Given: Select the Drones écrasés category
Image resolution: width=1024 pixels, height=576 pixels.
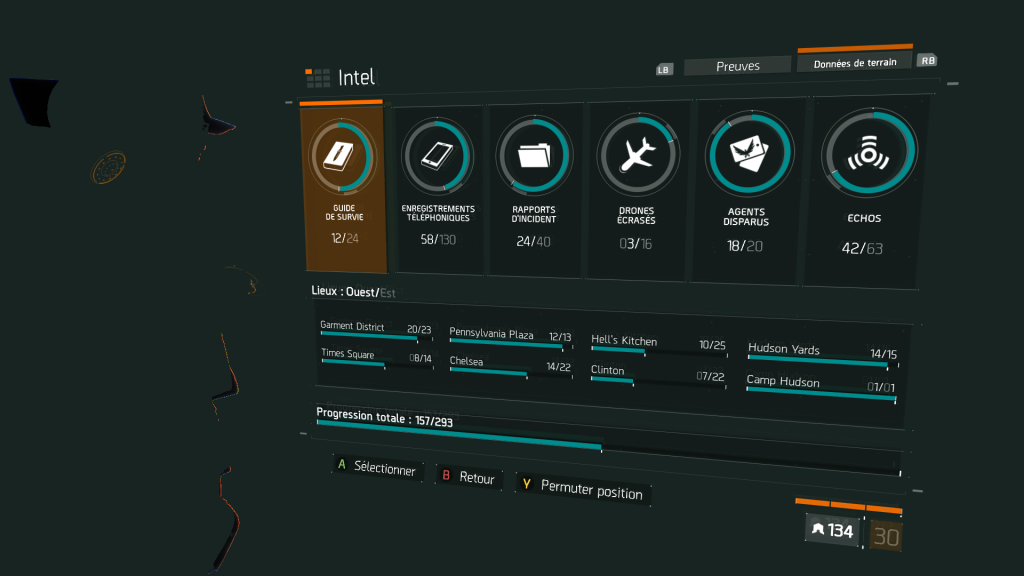Looking at the screenshot, I should (x=637, y=191).
